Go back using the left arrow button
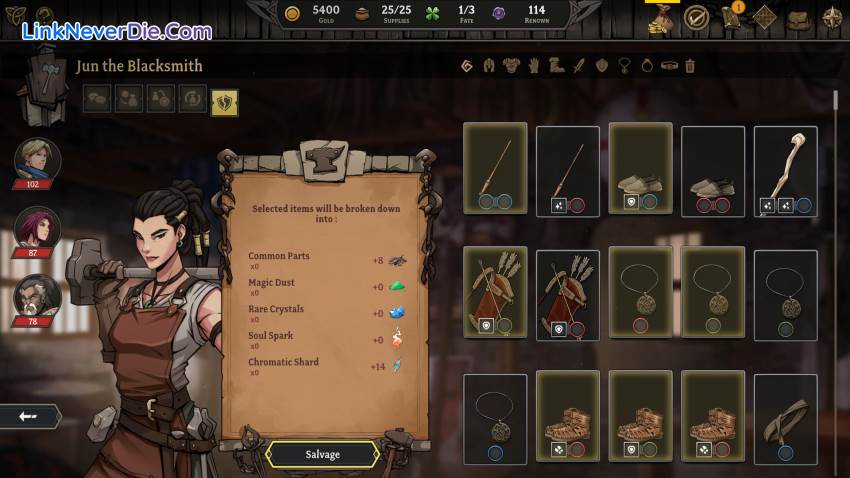850x478 pixels. (28, 415)
